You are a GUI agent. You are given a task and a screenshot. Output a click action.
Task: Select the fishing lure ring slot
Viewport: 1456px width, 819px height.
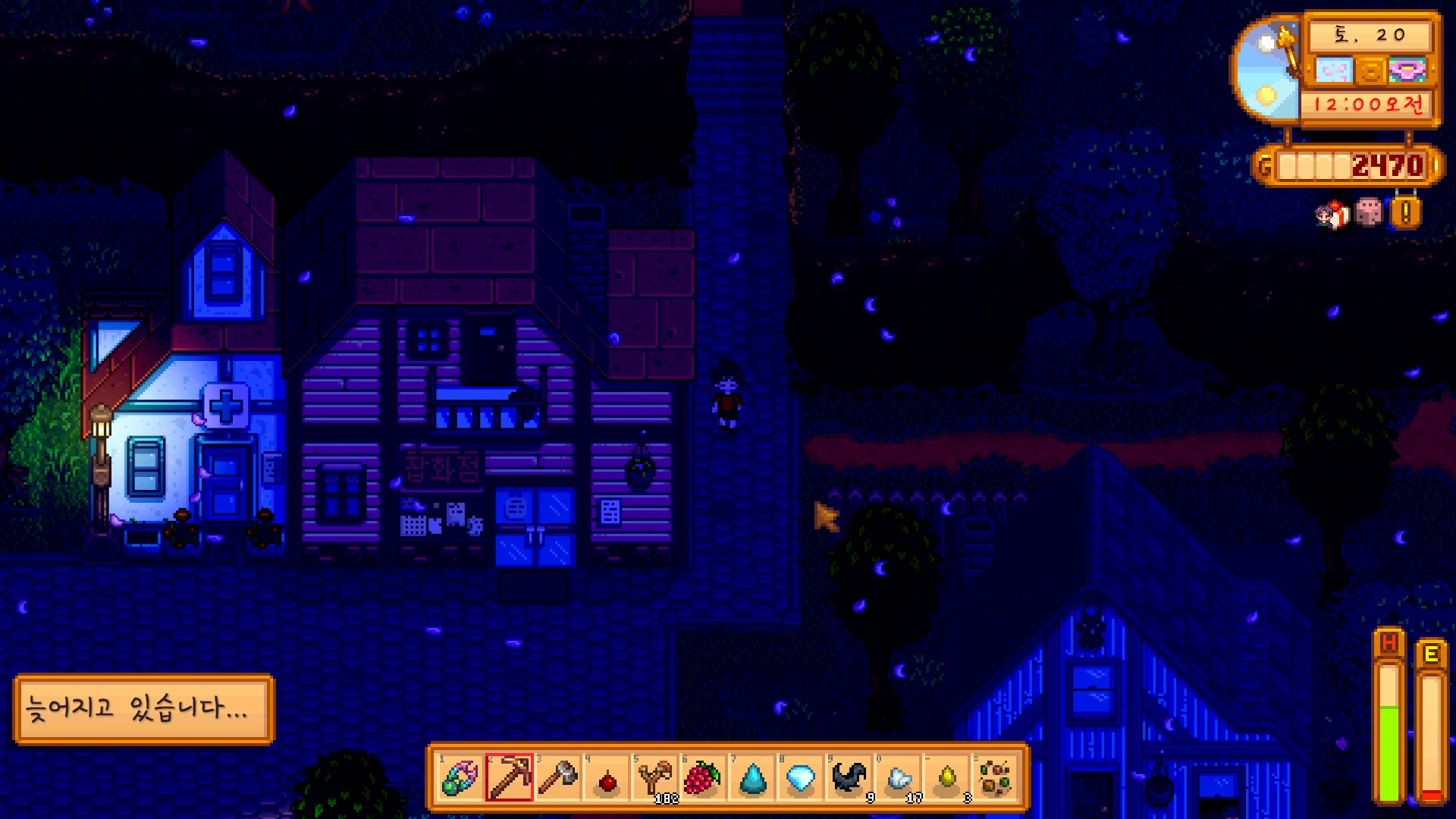tap(460, 778)
